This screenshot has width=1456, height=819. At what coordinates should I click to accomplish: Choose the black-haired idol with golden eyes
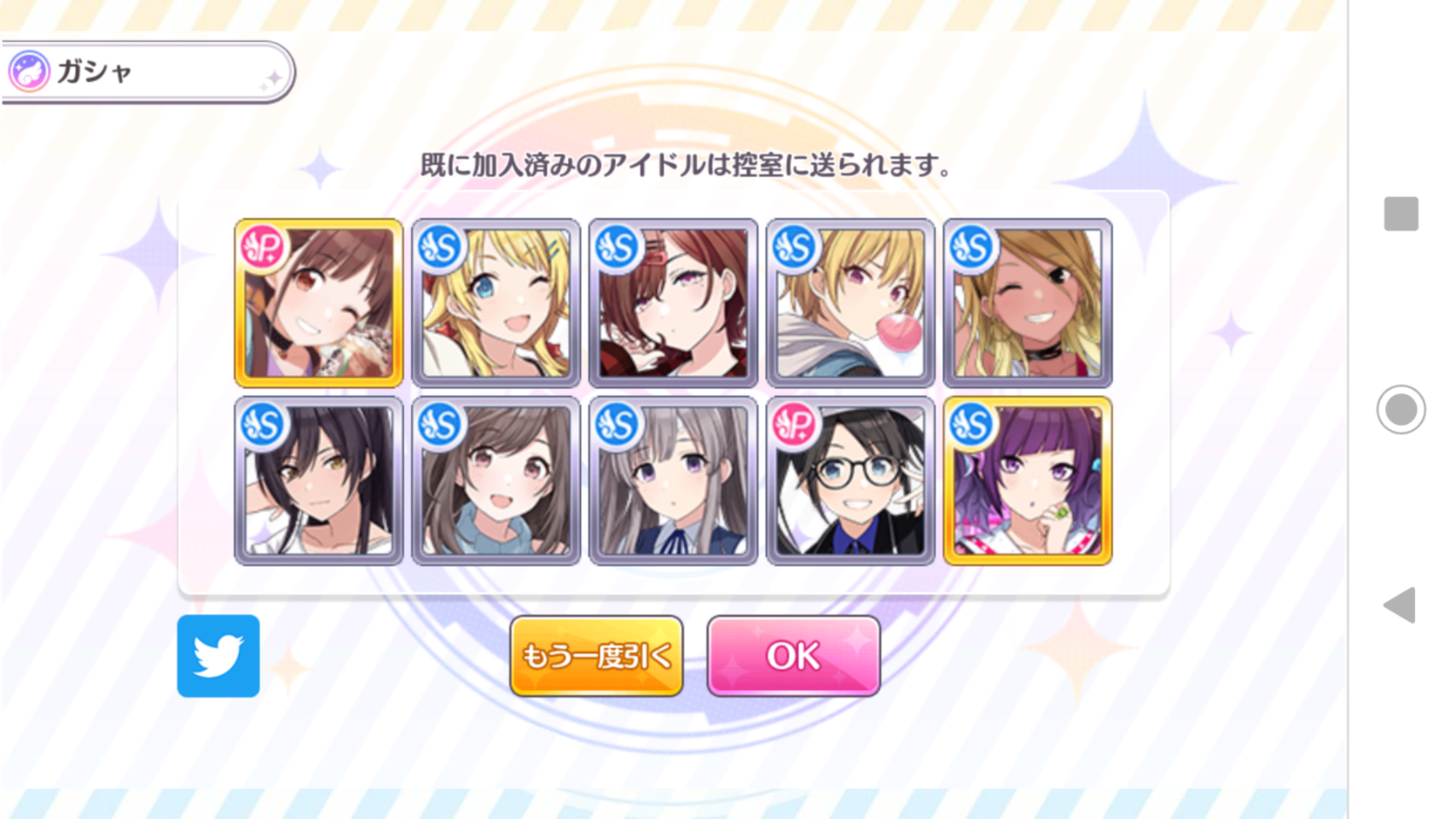pyautogui.click(x=319, y=480)
